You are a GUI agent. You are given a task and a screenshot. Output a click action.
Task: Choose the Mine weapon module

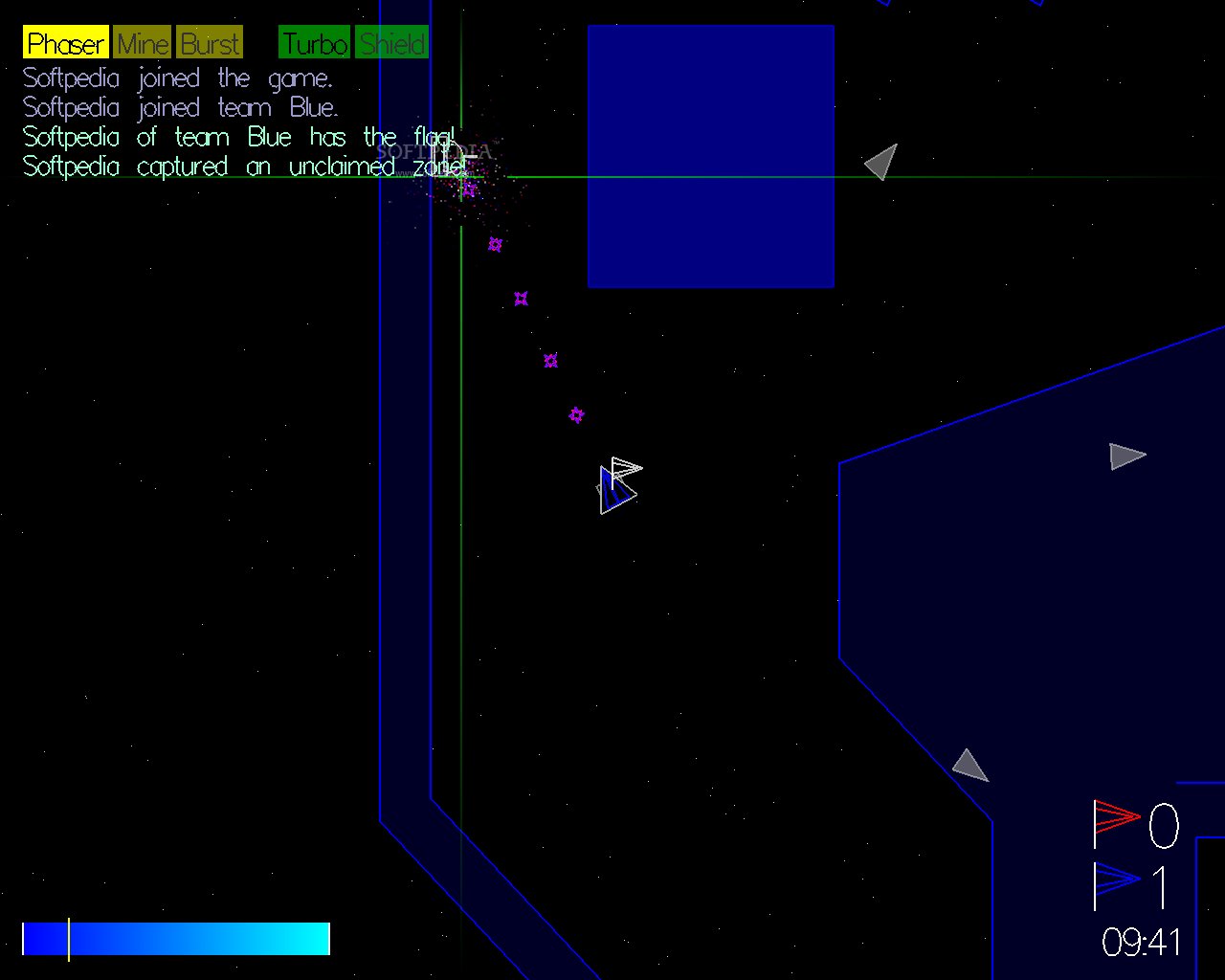tap(142, 43)
